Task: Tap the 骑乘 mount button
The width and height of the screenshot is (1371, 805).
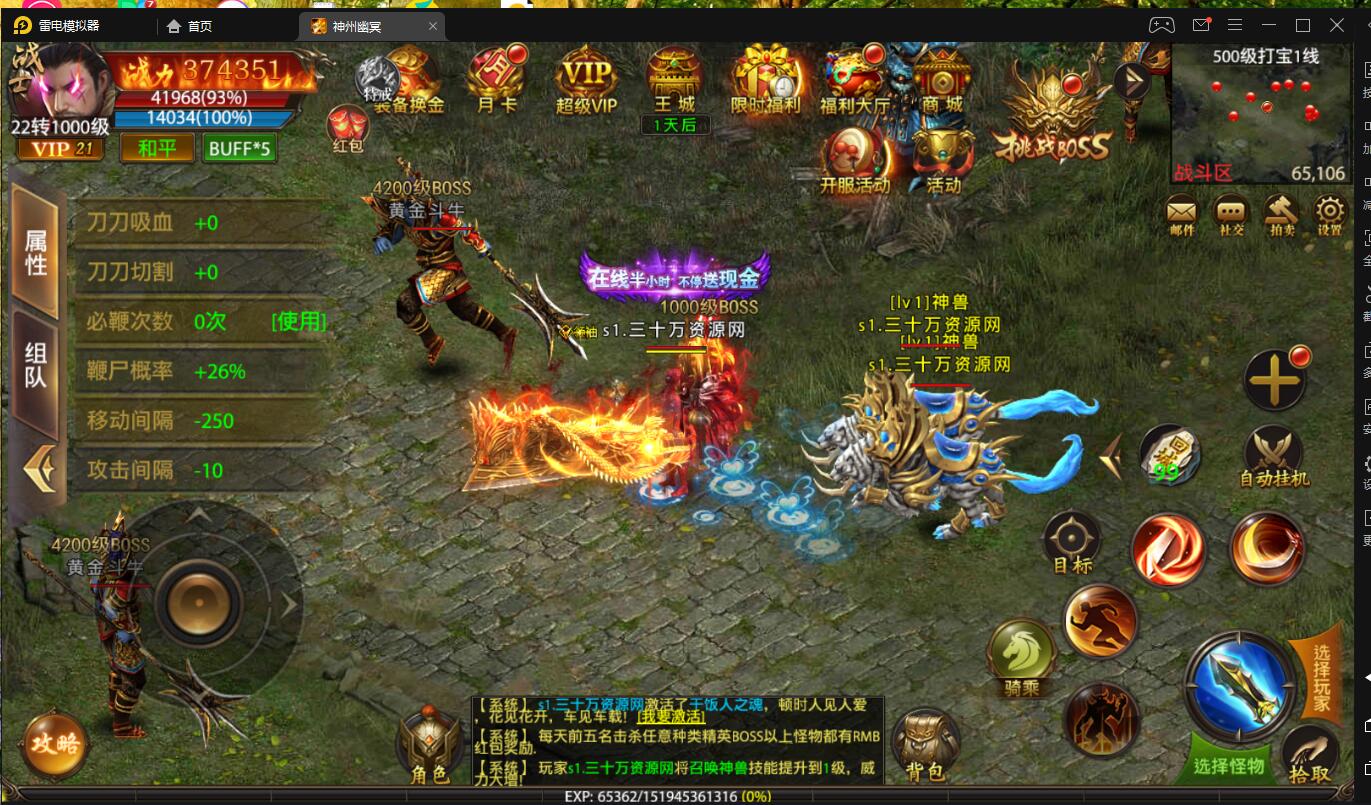Action: pos(1021,655)
